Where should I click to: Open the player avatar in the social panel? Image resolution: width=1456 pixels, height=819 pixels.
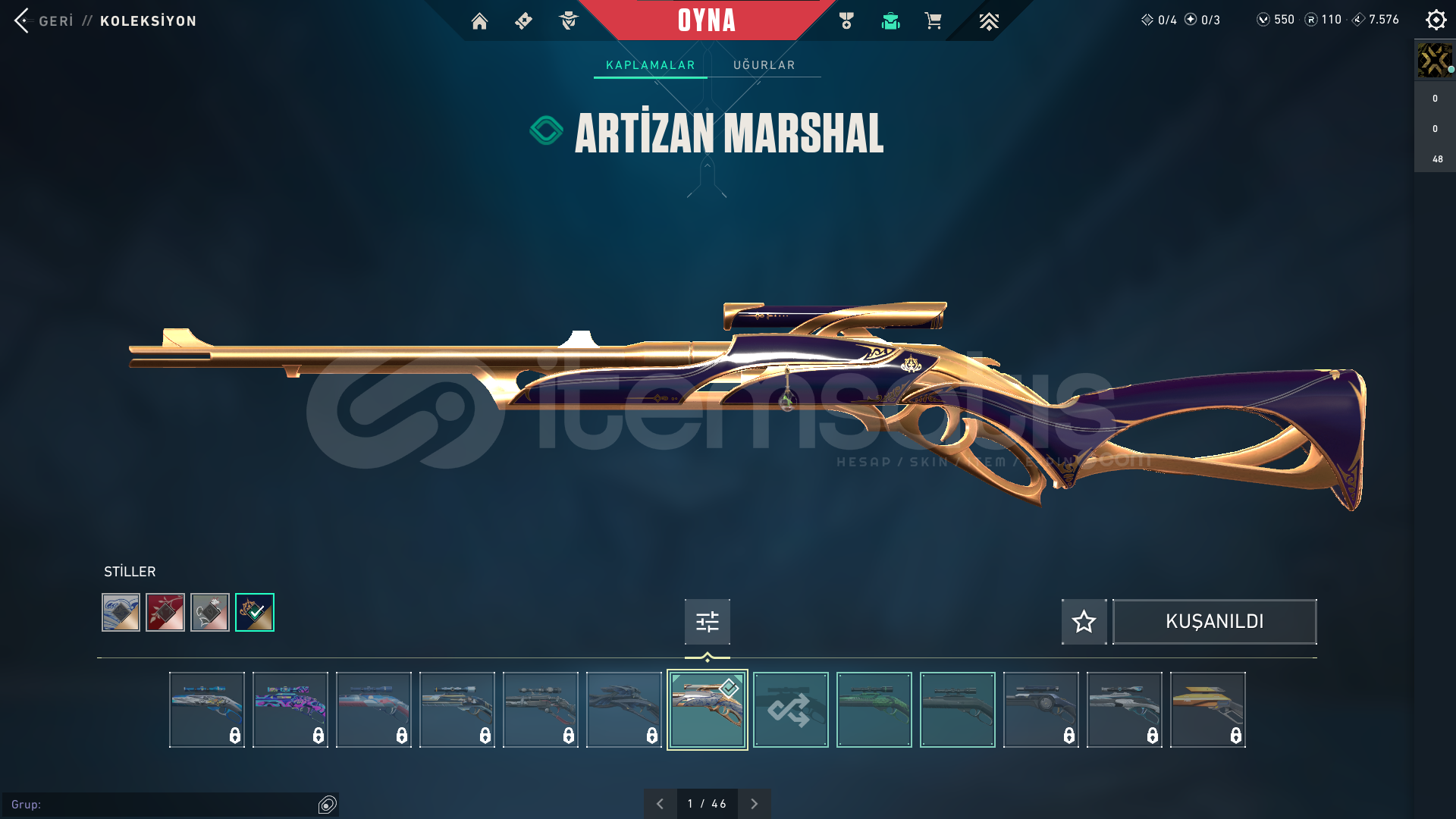[1434, 60]
